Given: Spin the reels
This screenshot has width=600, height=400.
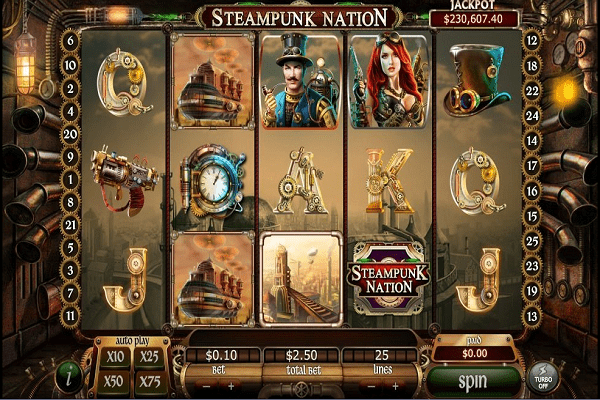Looking at the screenshot, I should tap(473, 381).
